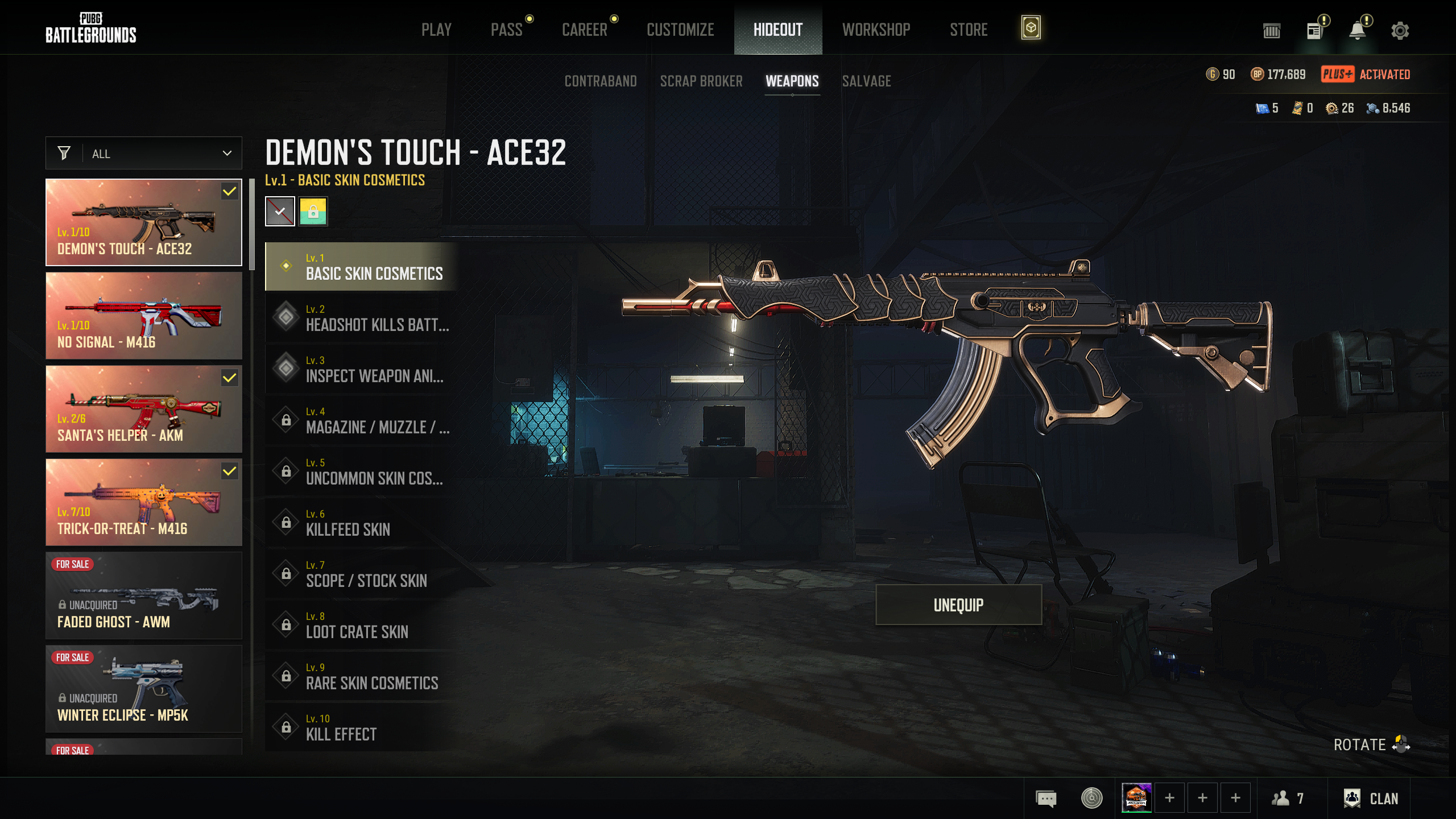The image size is (1456, 819).
Task: Select the Contraband tab
Action: [x=601, y=81]
